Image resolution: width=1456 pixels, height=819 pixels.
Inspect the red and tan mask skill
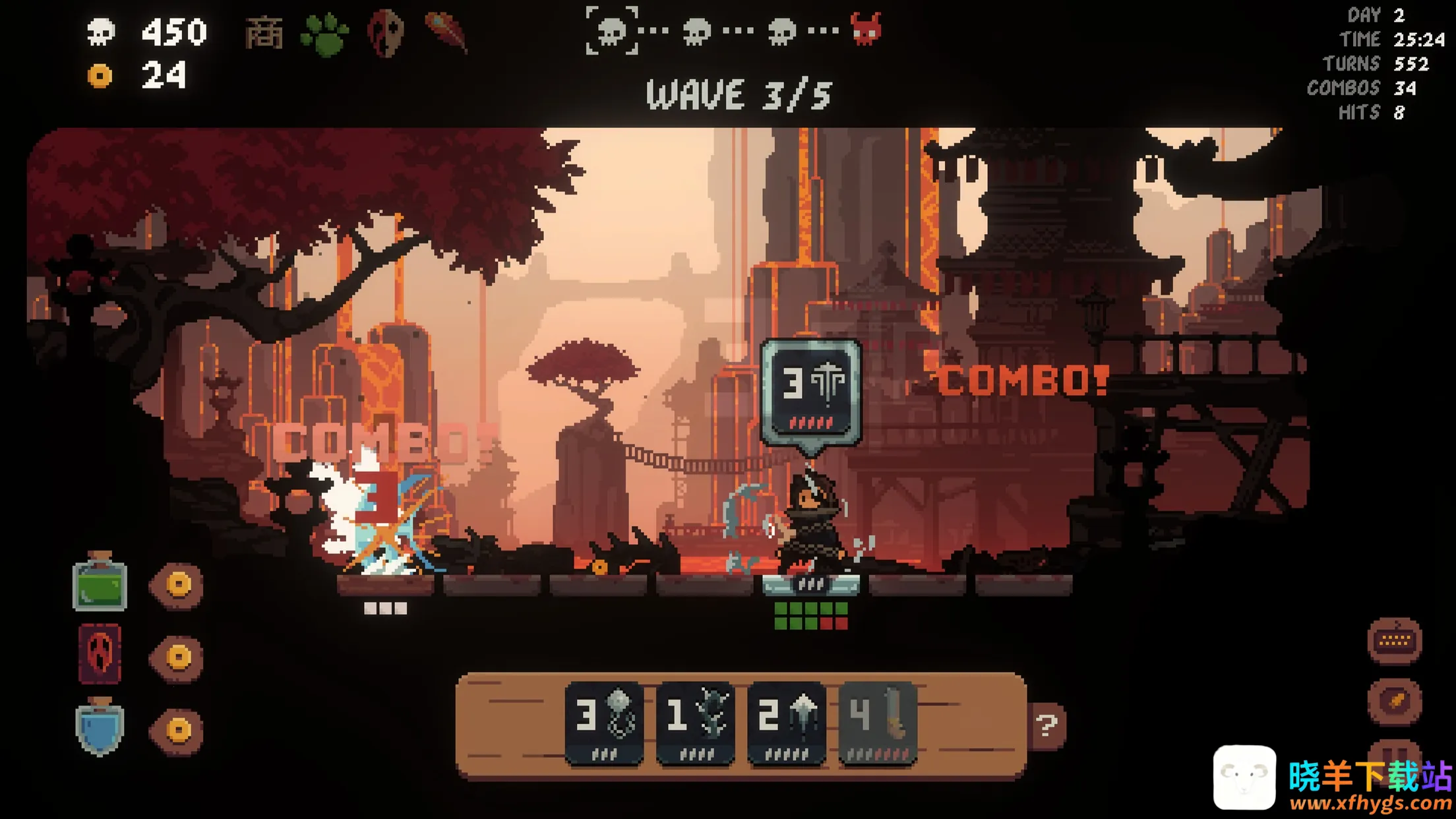(385, 32)
